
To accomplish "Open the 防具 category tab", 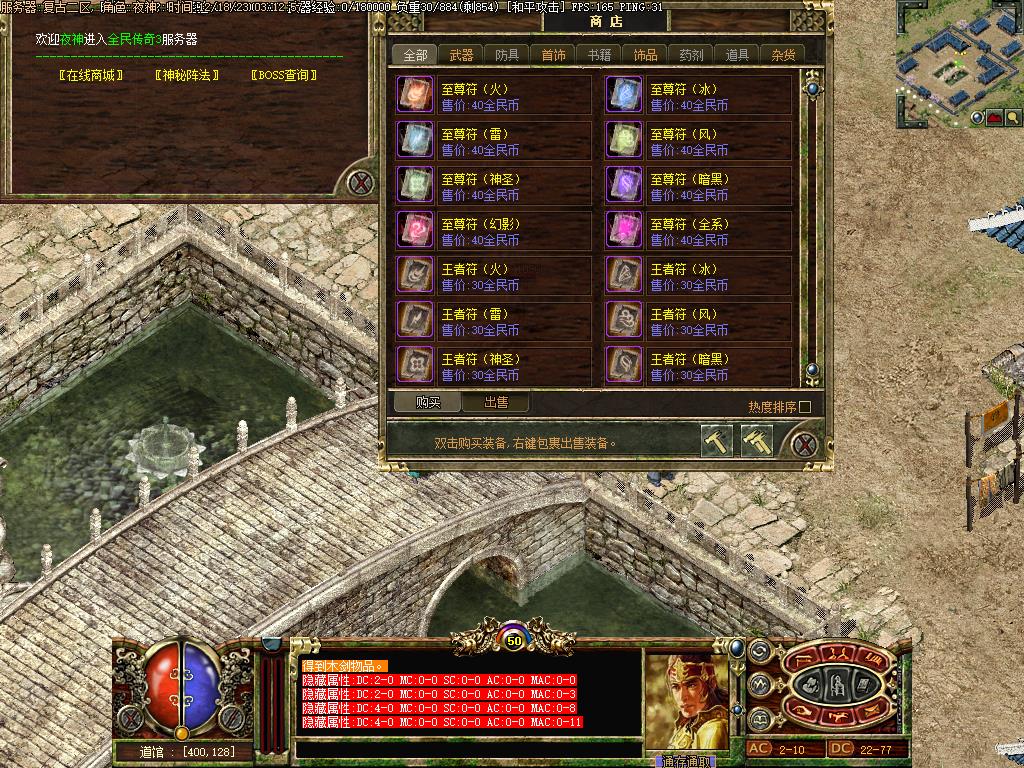I will point(507,55).
